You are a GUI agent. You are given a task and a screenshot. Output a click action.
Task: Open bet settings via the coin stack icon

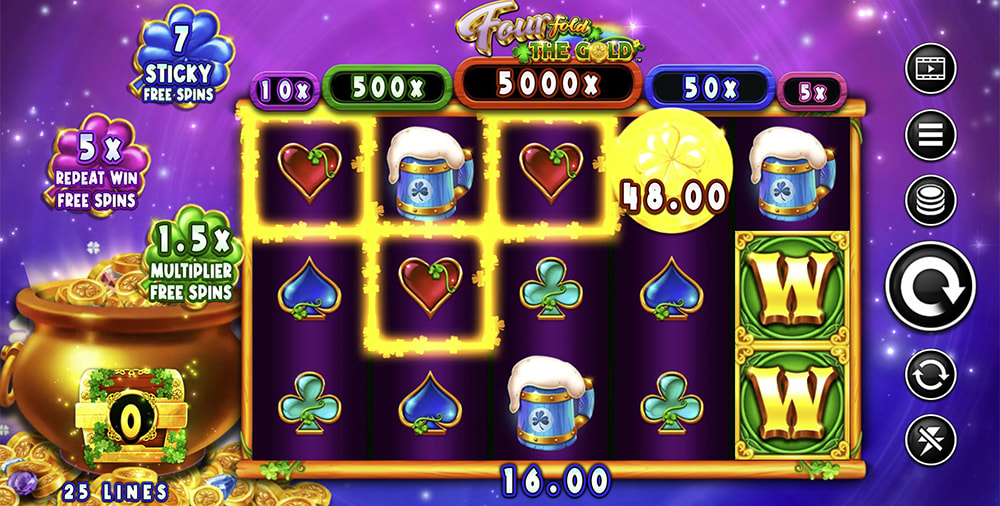pos(930,200)
